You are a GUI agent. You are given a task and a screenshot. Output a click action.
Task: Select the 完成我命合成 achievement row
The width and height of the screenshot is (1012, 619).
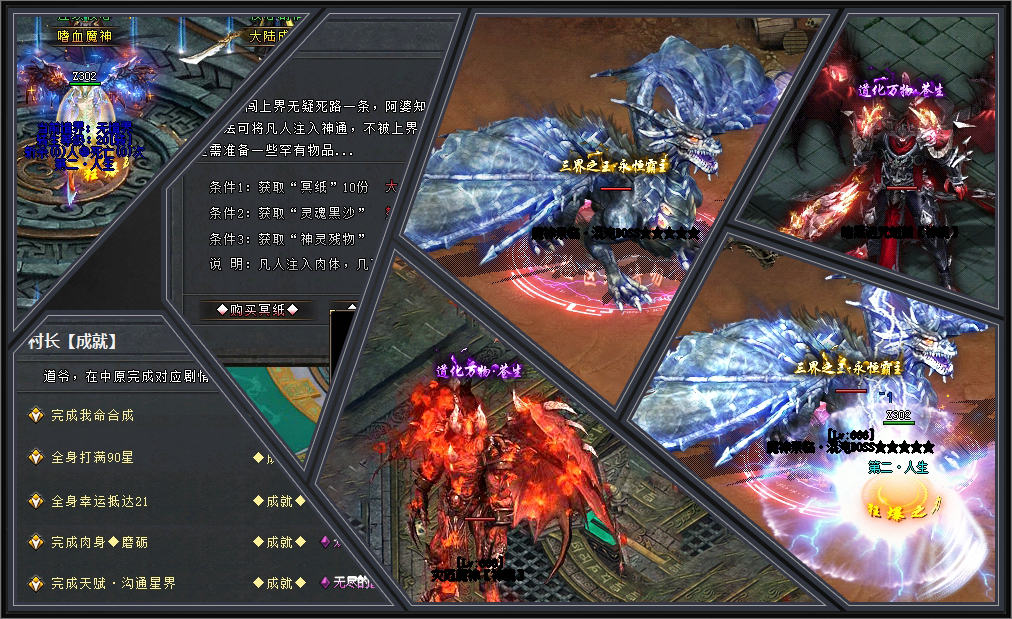click(x=92, y=415)
